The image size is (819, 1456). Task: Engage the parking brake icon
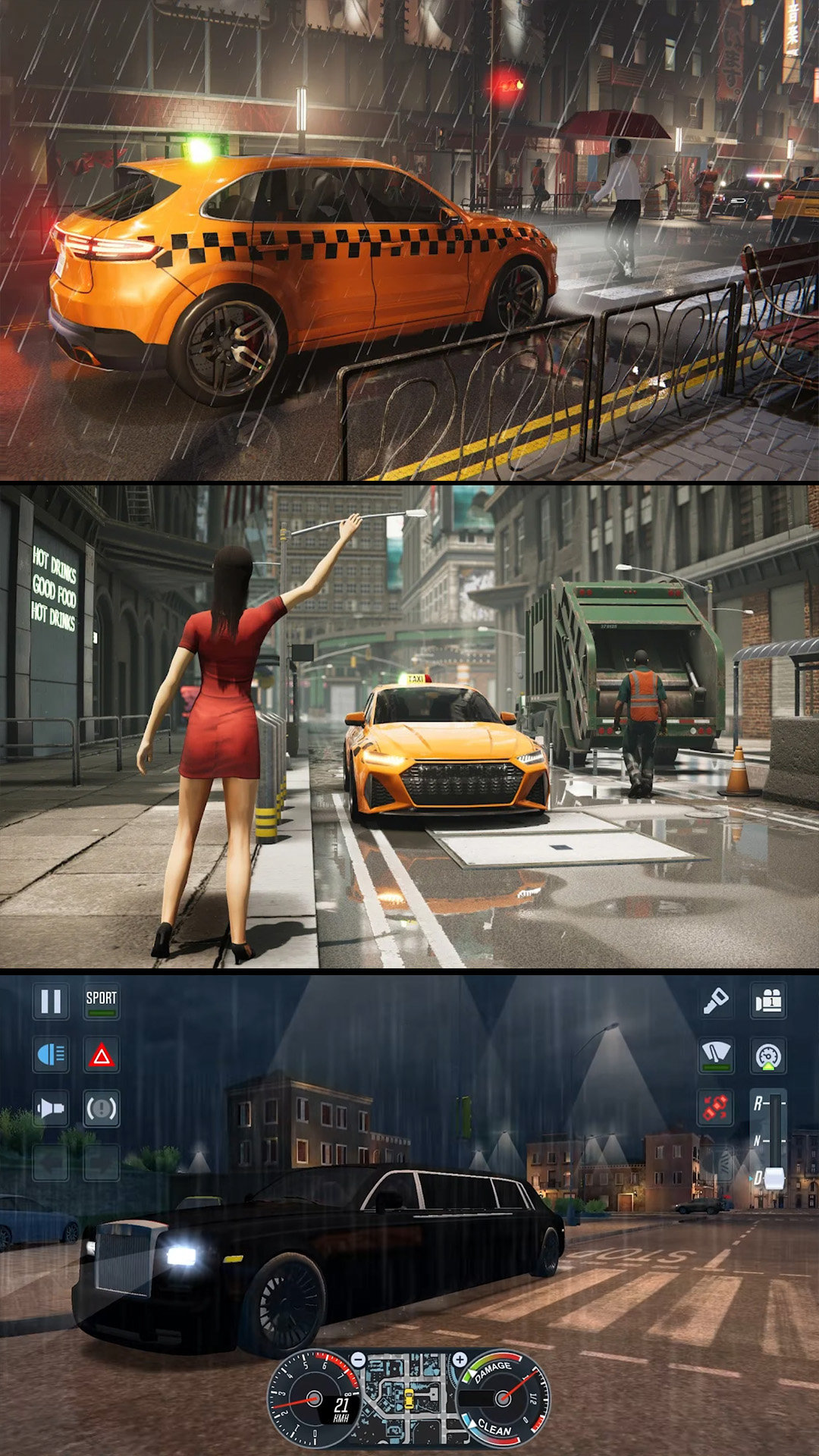[102, 1109]
